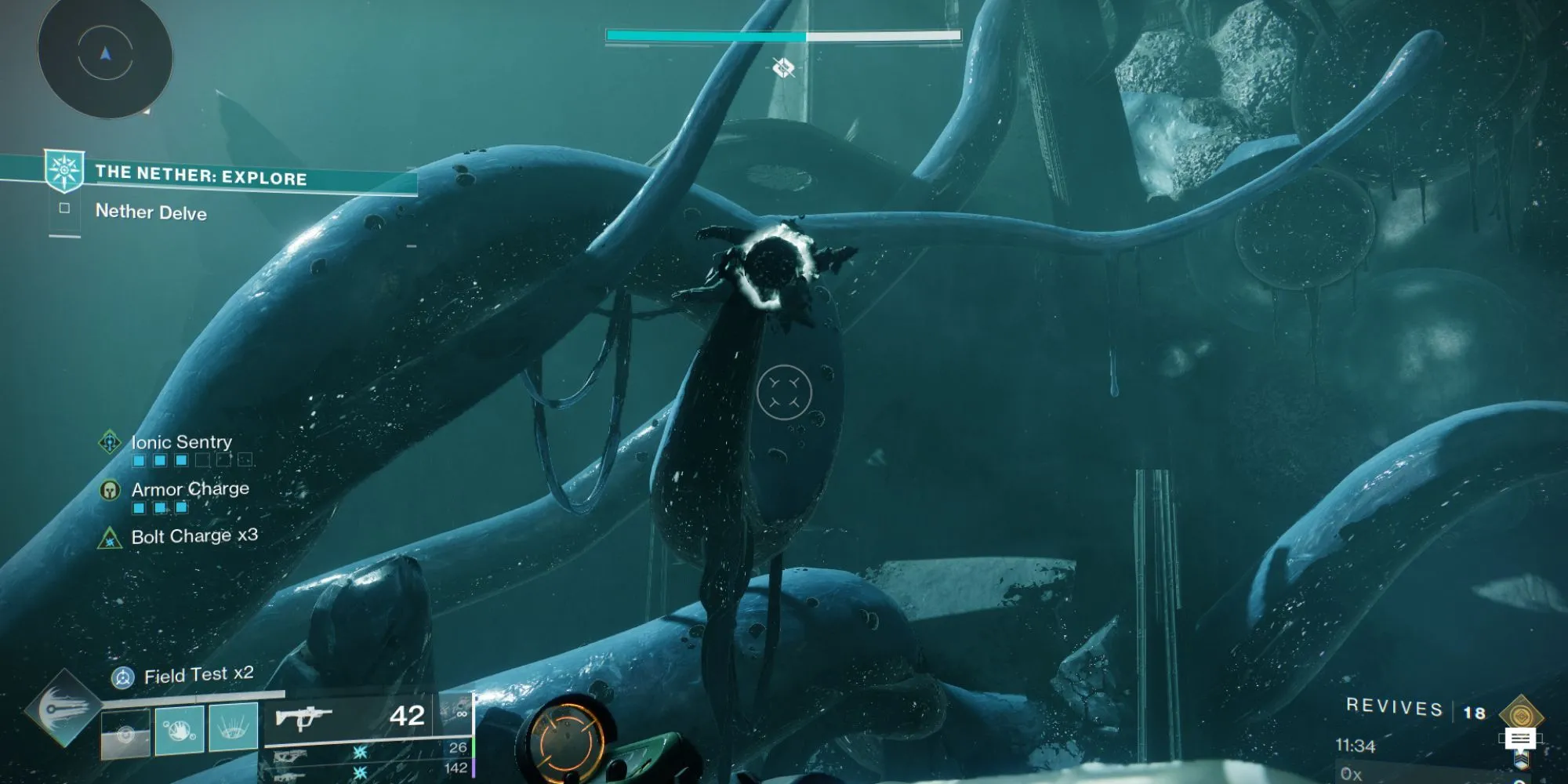Select the Ionic Sentry buff icon

click(x=110, y=441)
